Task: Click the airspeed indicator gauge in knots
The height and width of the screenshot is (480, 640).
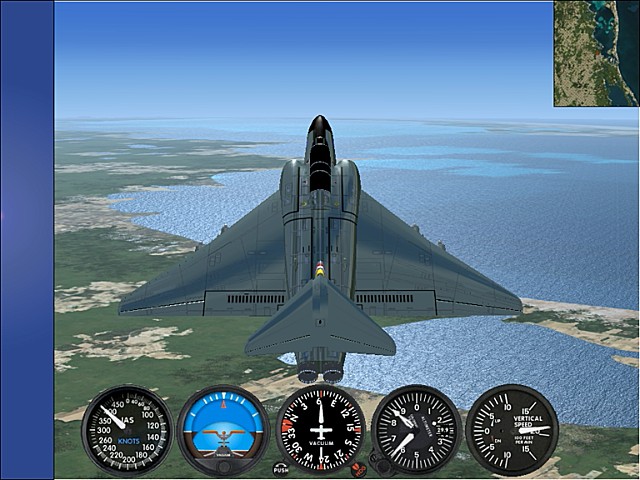Action: click(127, 430)
